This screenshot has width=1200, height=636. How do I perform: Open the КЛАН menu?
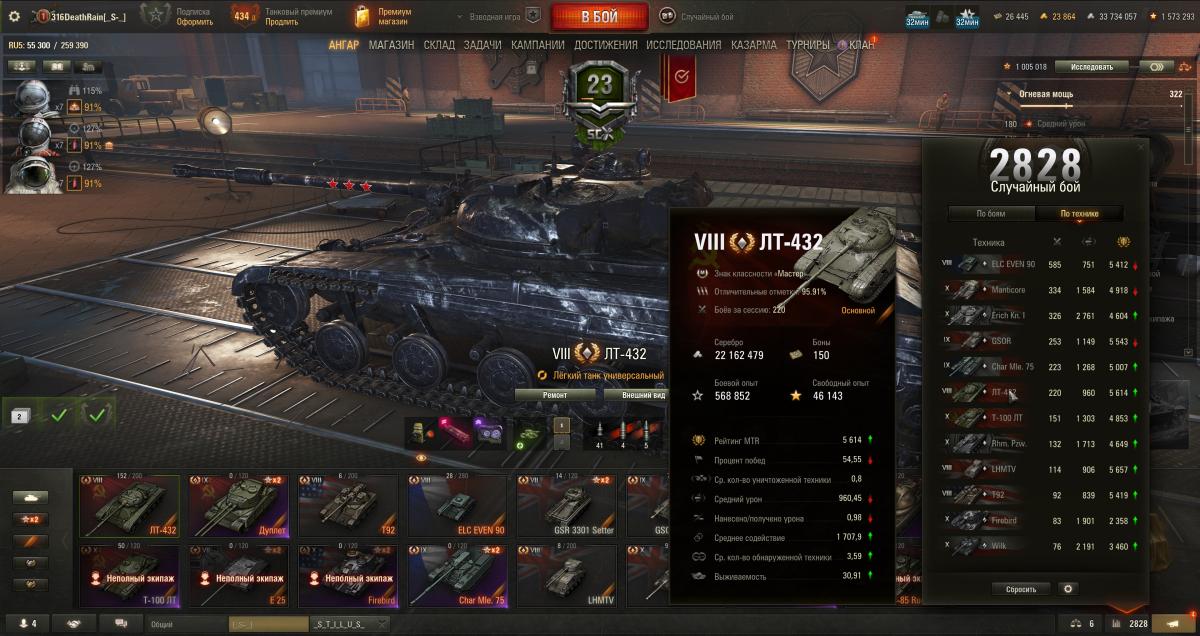[861, 45]
